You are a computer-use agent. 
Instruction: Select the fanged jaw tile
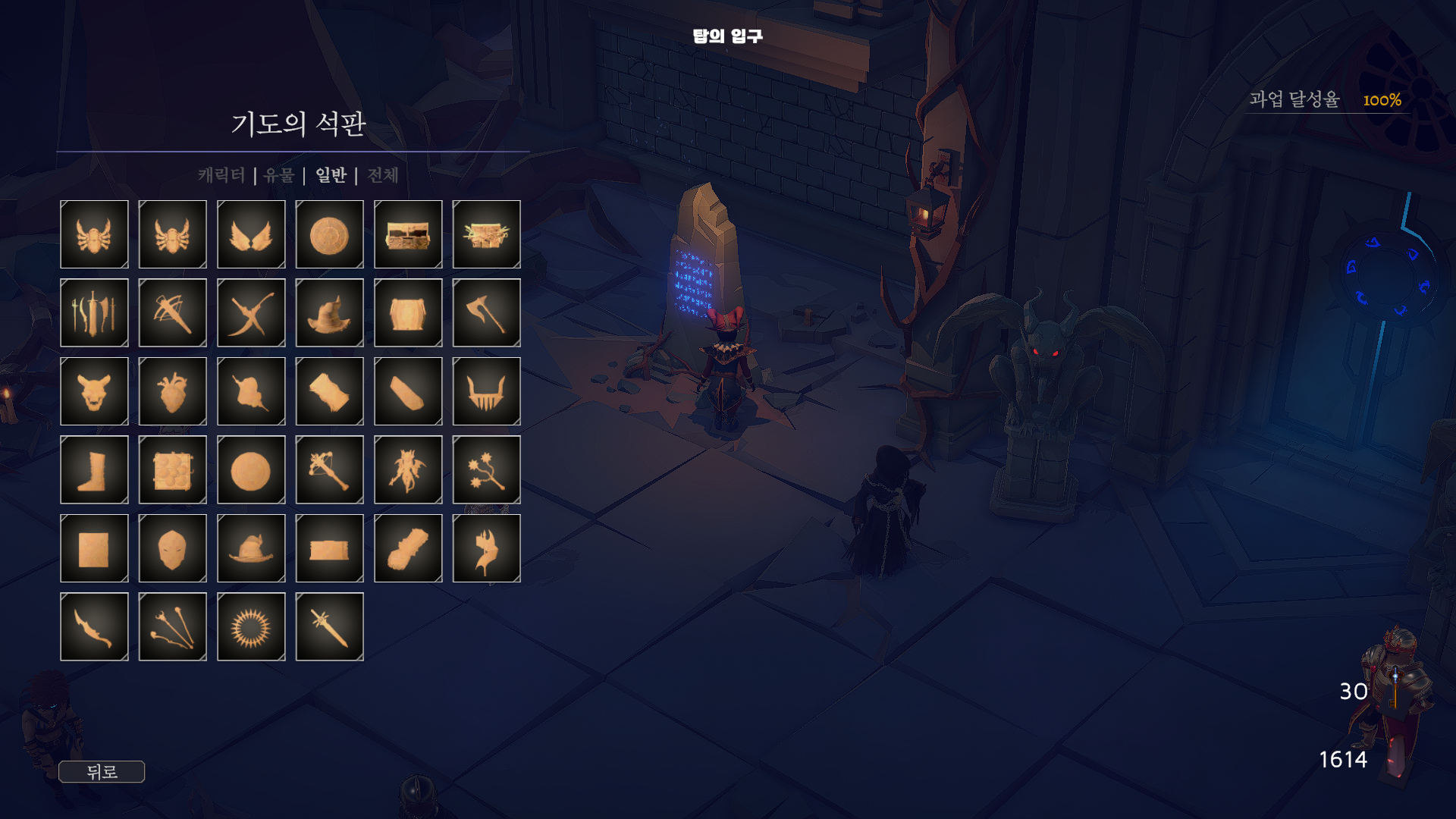(x=486, y=391)
